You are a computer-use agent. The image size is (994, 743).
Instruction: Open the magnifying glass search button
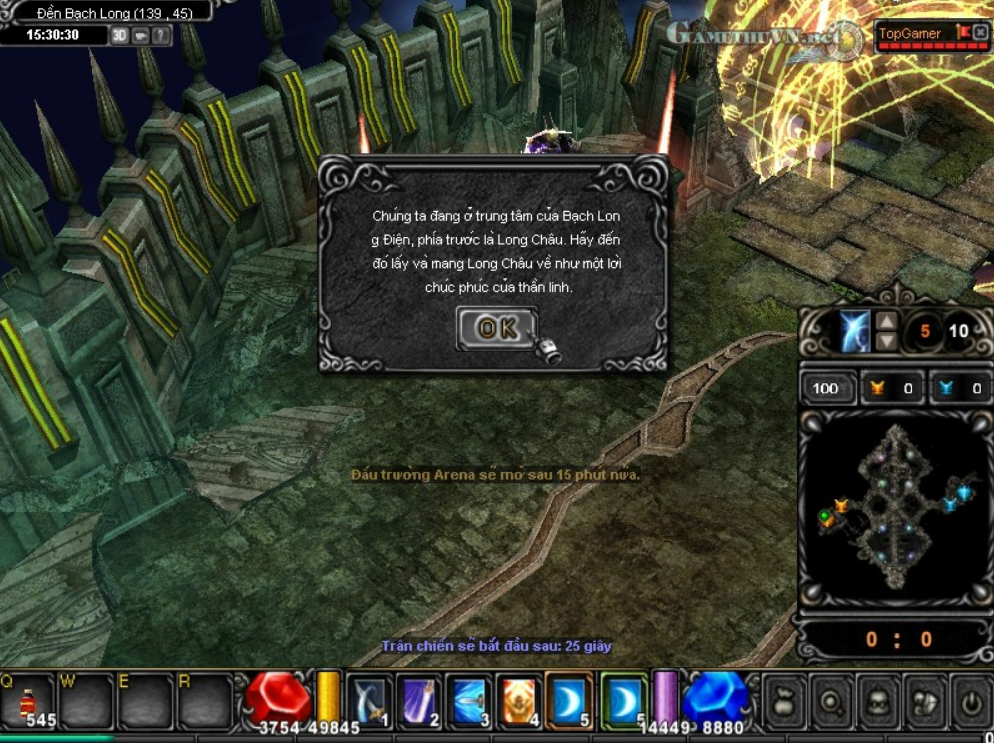click(830, 701)
